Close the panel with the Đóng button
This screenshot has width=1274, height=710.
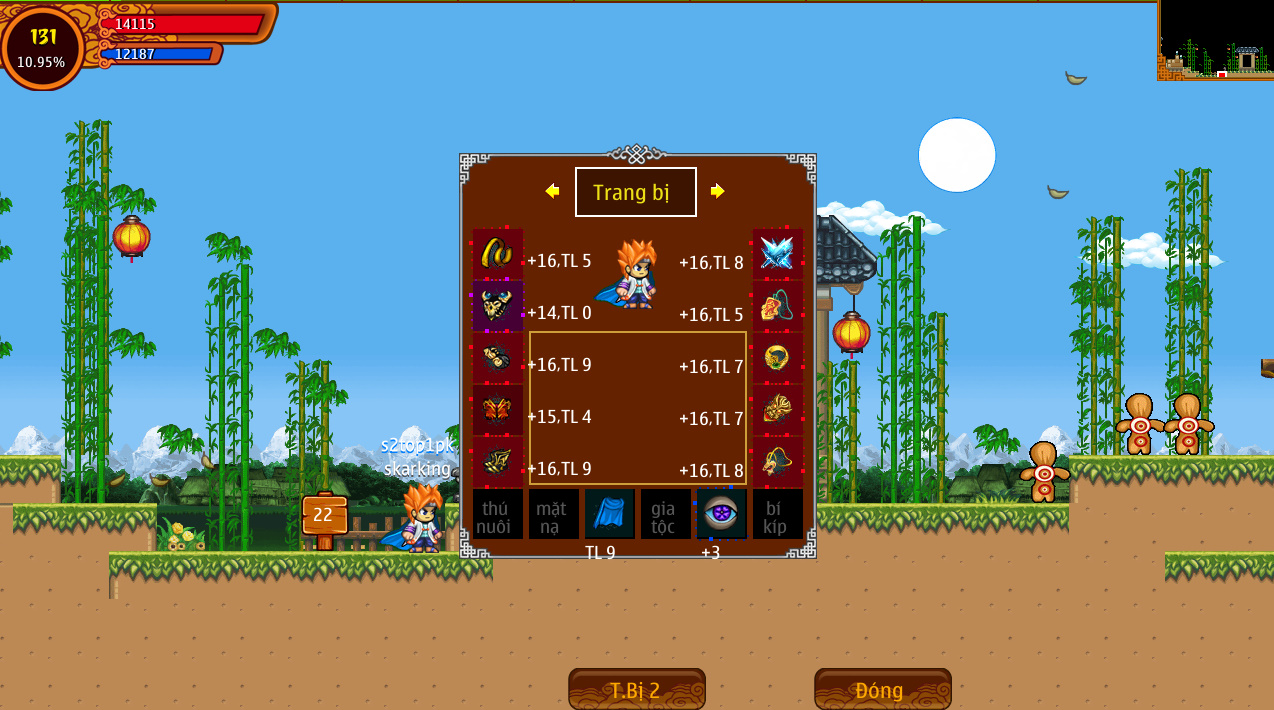click(x=882, y=689)
